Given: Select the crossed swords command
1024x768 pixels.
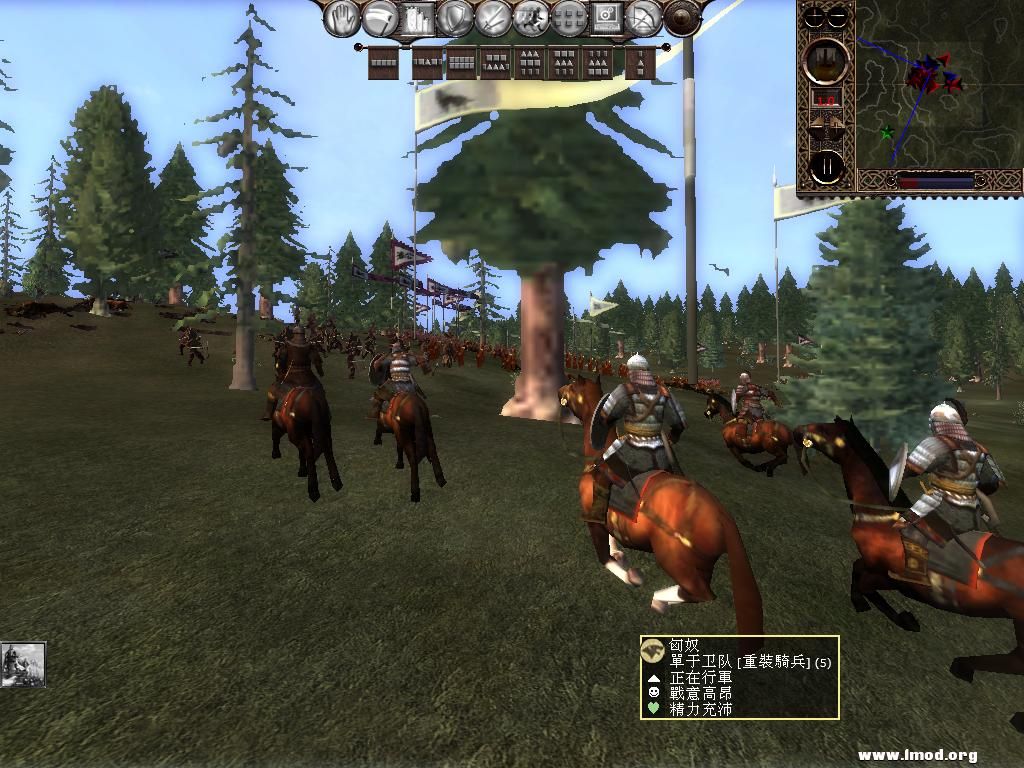Looking at the screenshot, I should point(493,18).
